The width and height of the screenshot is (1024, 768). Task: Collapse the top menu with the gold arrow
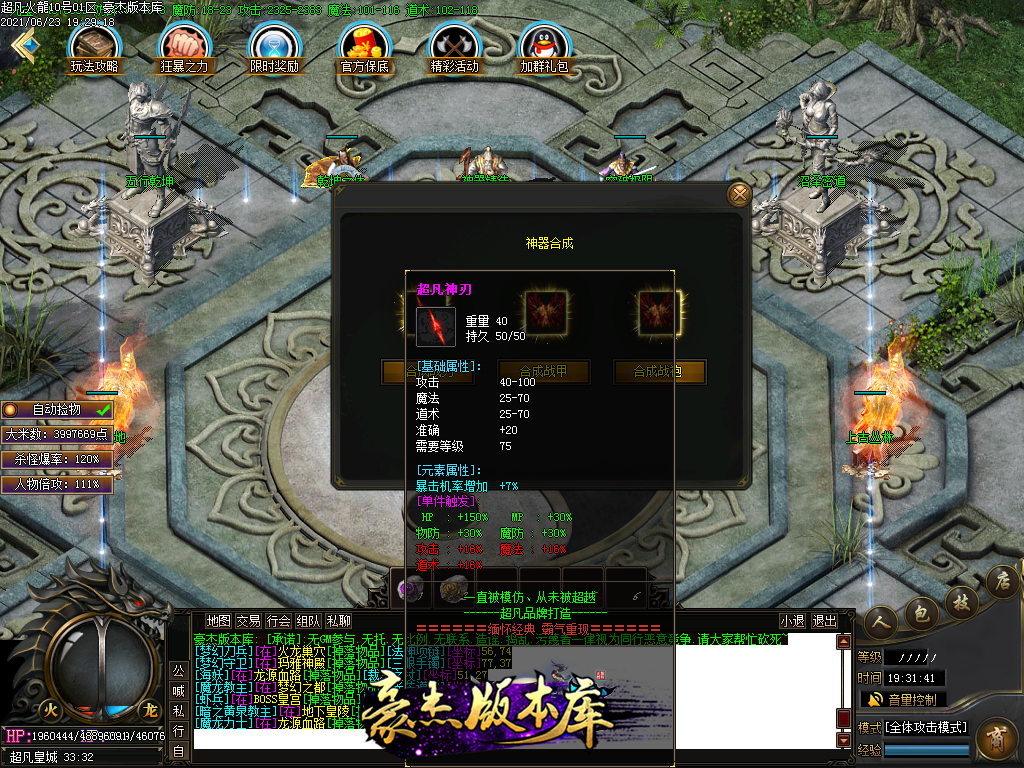coord(24,46)
